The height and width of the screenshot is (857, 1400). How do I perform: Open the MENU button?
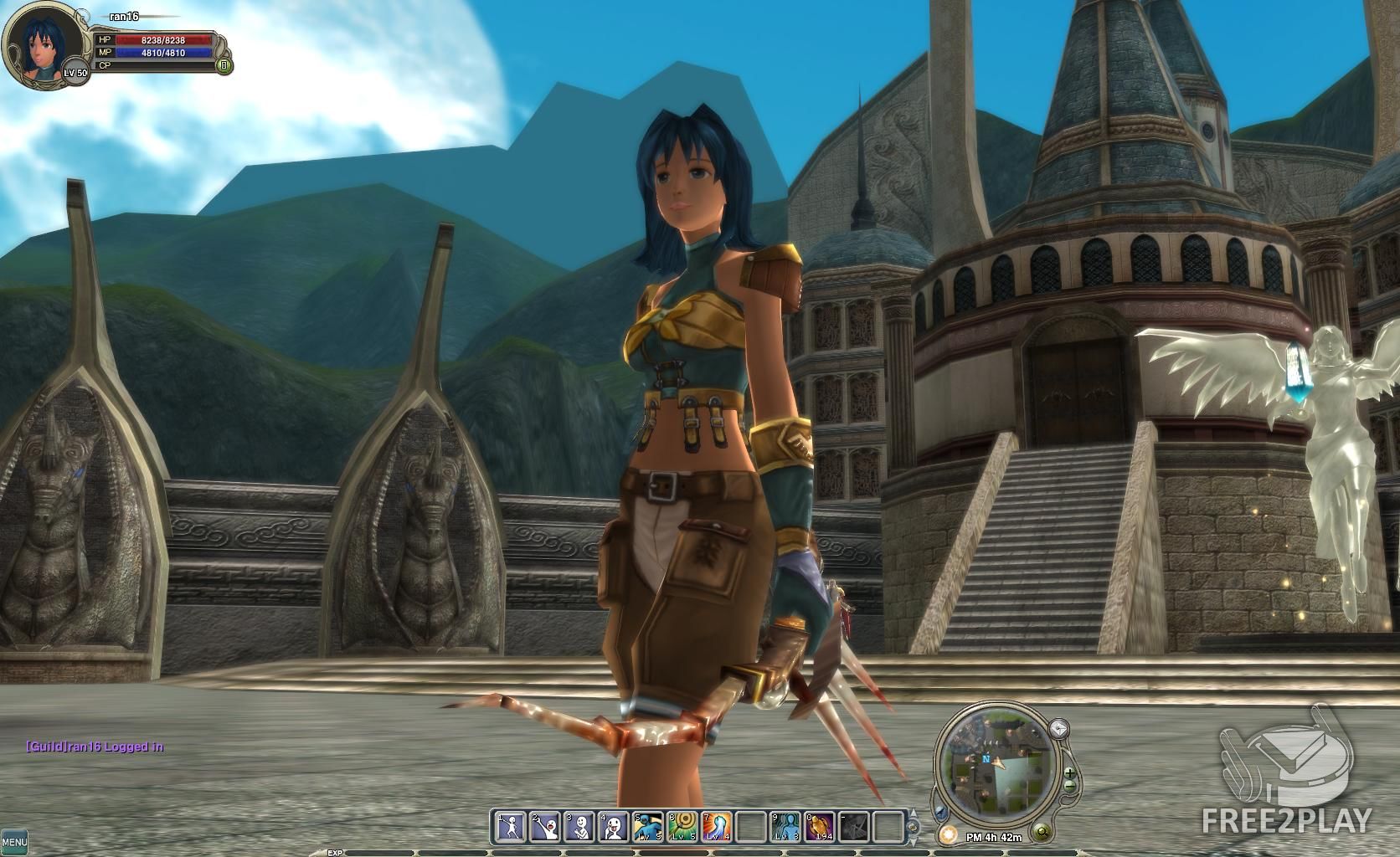(x=14, y=841)
